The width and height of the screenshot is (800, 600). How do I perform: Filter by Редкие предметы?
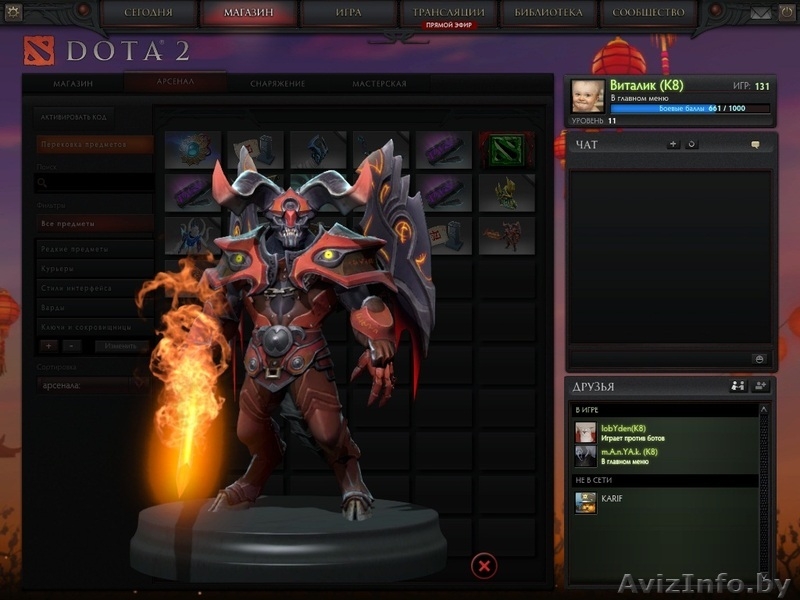(x=93, y=249)
